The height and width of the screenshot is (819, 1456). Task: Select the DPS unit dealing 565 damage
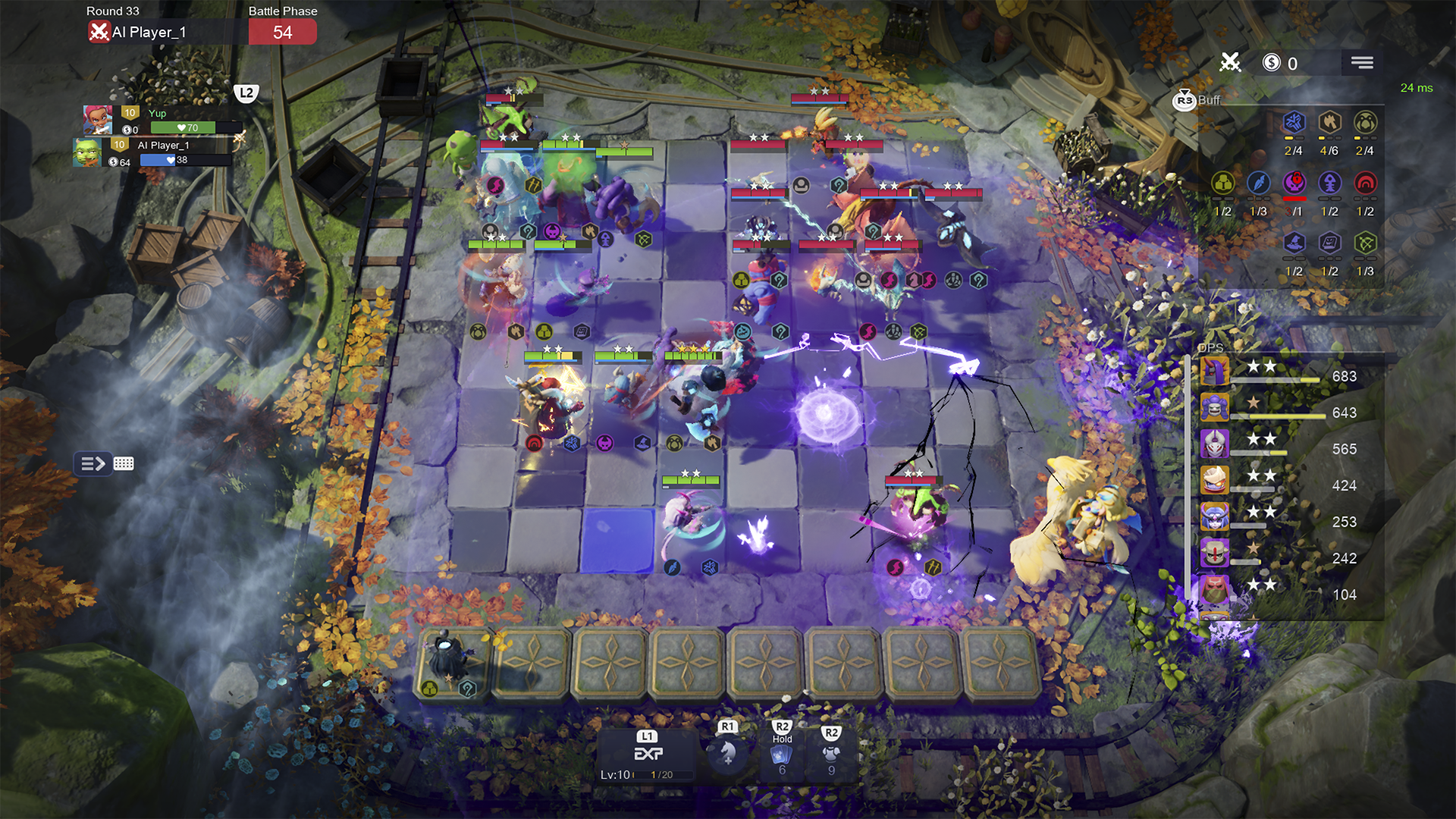click(1215, 444)
